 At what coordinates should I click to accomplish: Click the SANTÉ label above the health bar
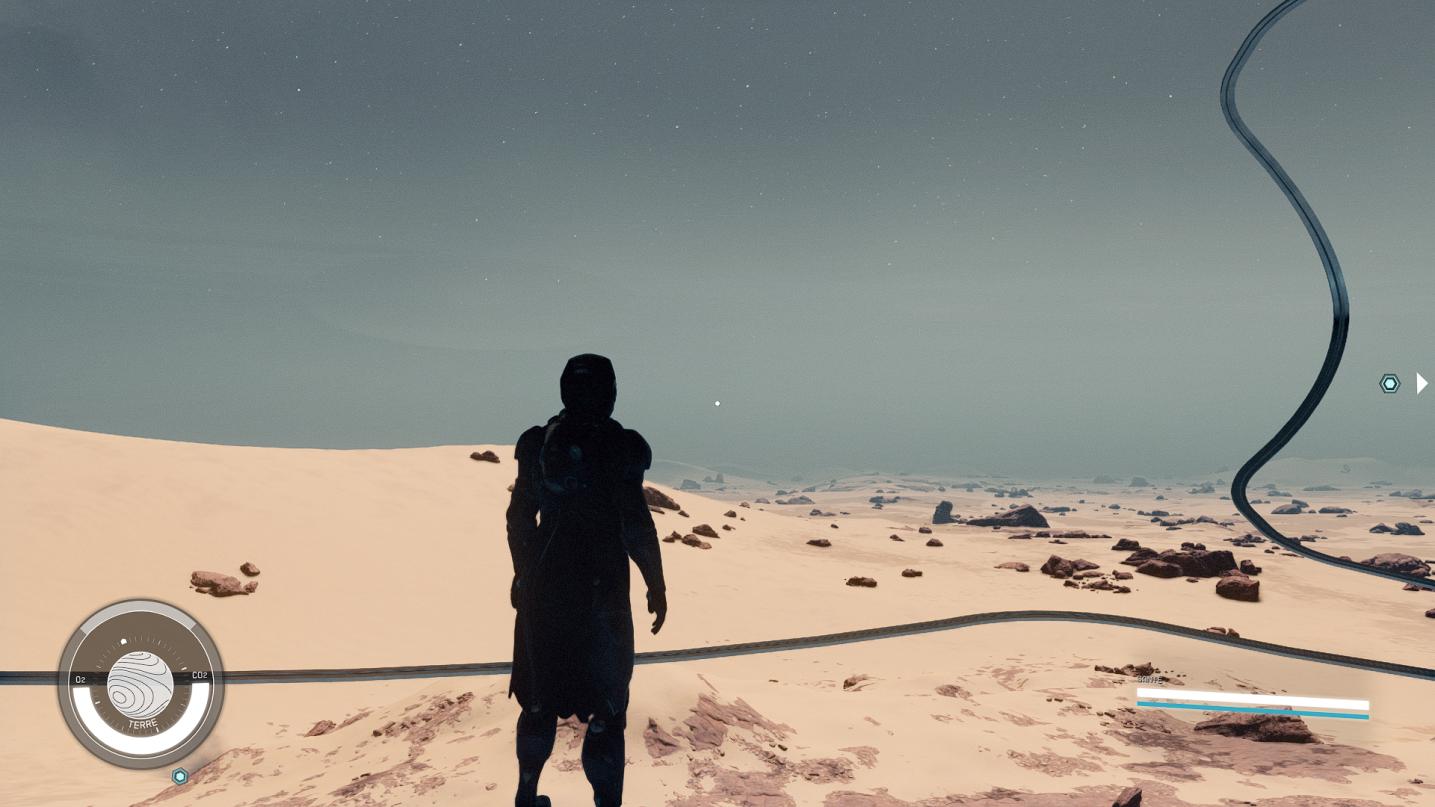1148,679
